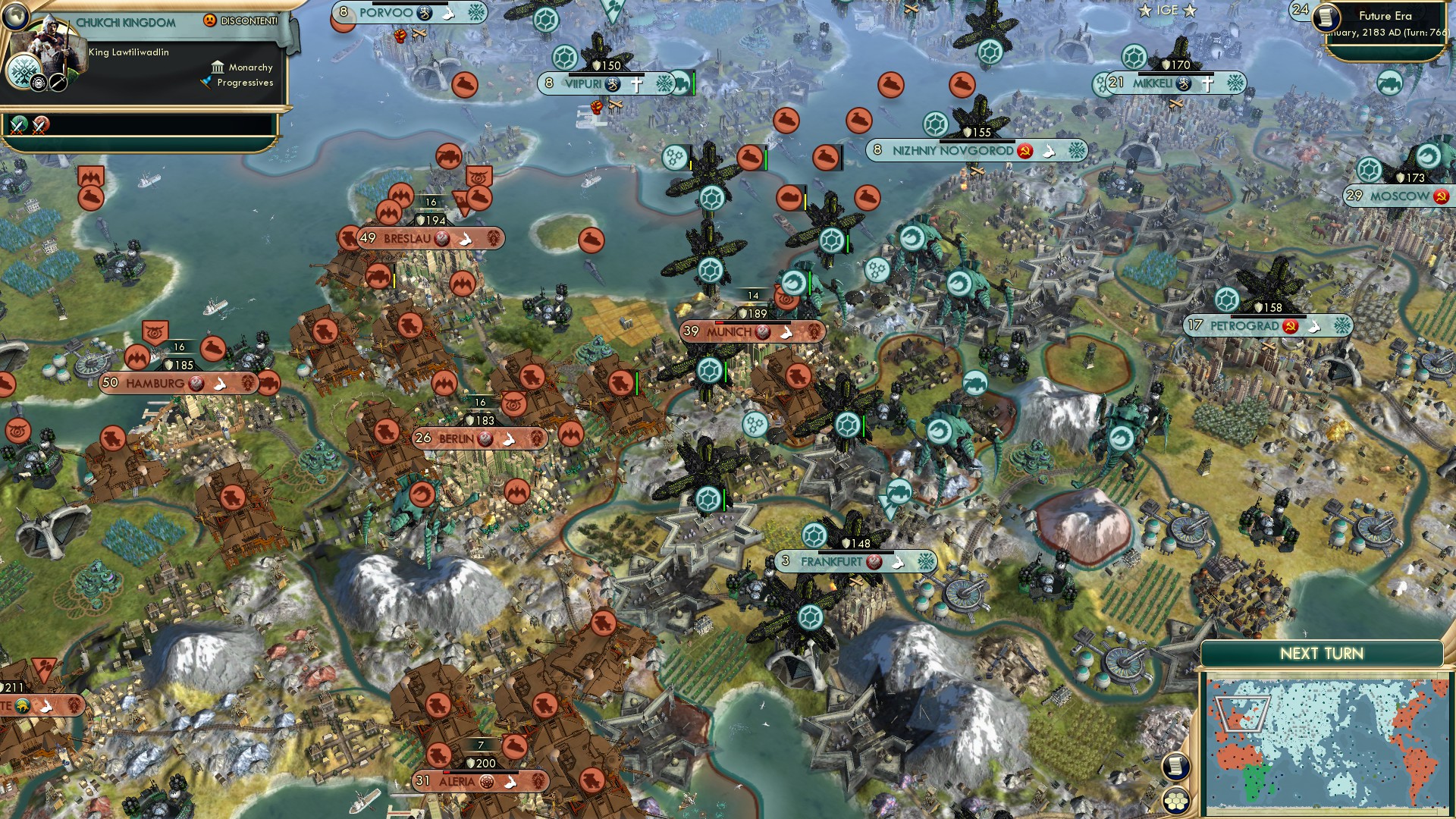Click the Progressives policy flag icon
The width and height of the screenshot is (1456, 819).
pyautogui.click(x=205, y=83)
